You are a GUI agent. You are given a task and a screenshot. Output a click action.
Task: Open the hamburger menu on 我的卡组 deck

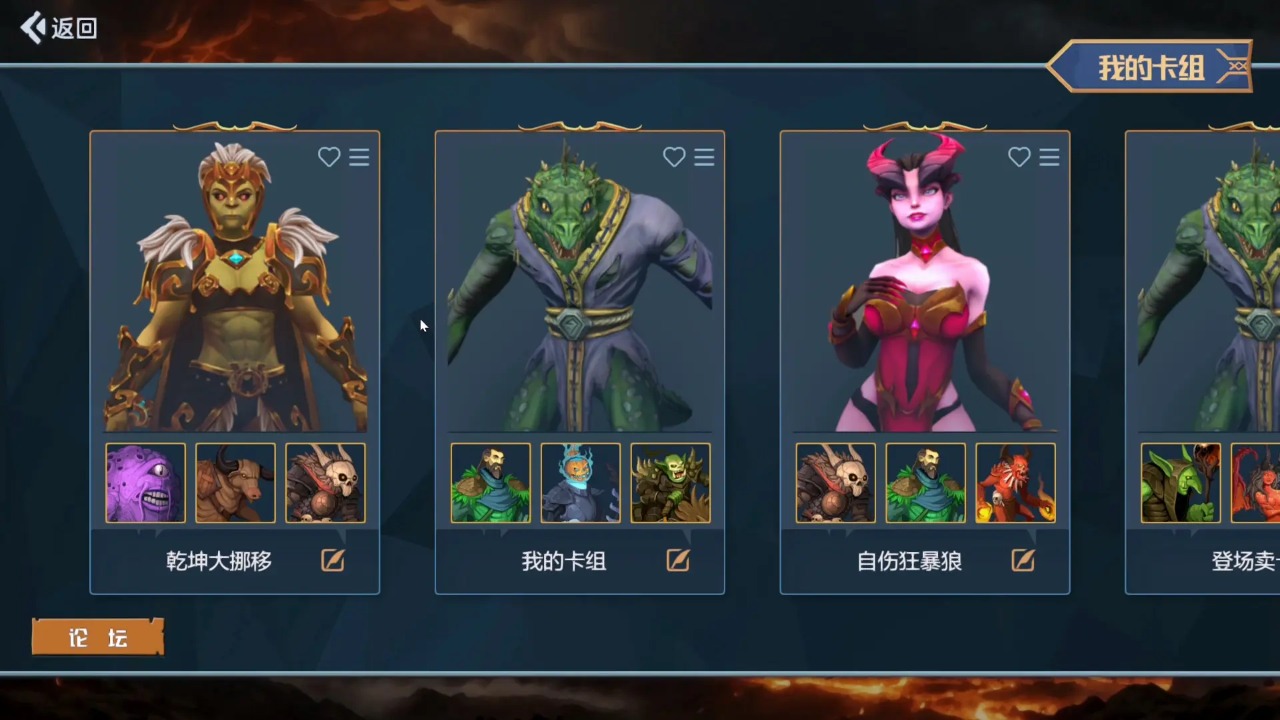[704, 157]
